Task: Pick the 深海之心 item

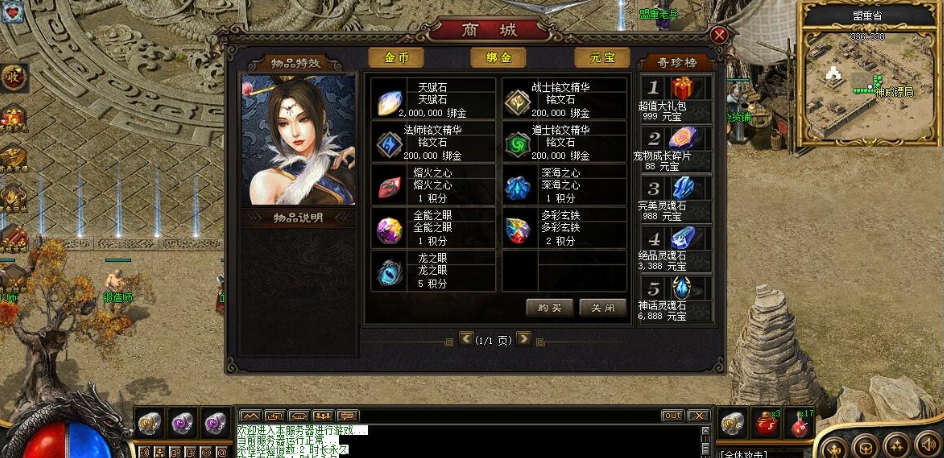Action: pos(563,186)
